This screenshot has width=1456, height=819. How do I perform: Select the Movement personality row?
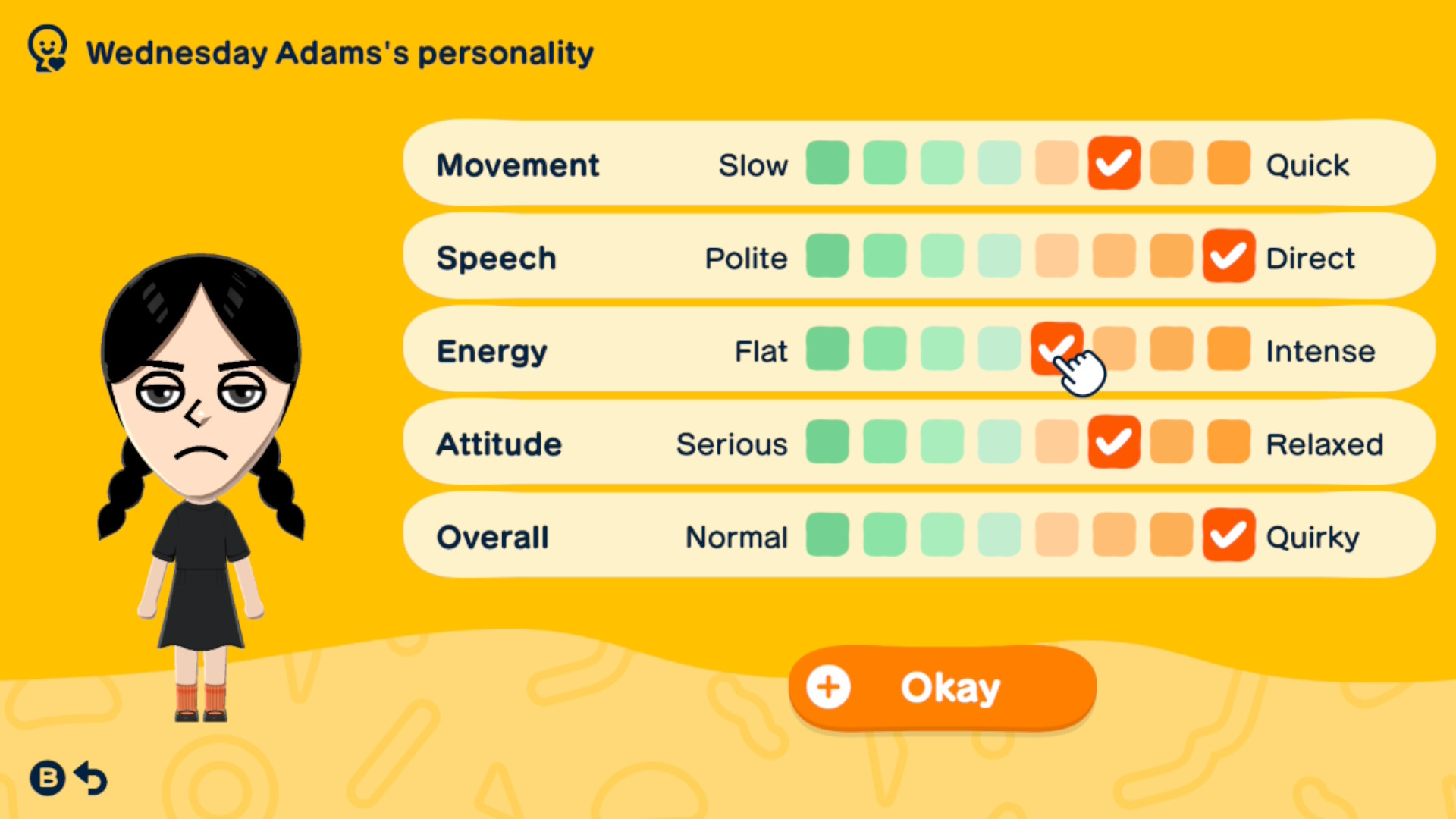518,164
